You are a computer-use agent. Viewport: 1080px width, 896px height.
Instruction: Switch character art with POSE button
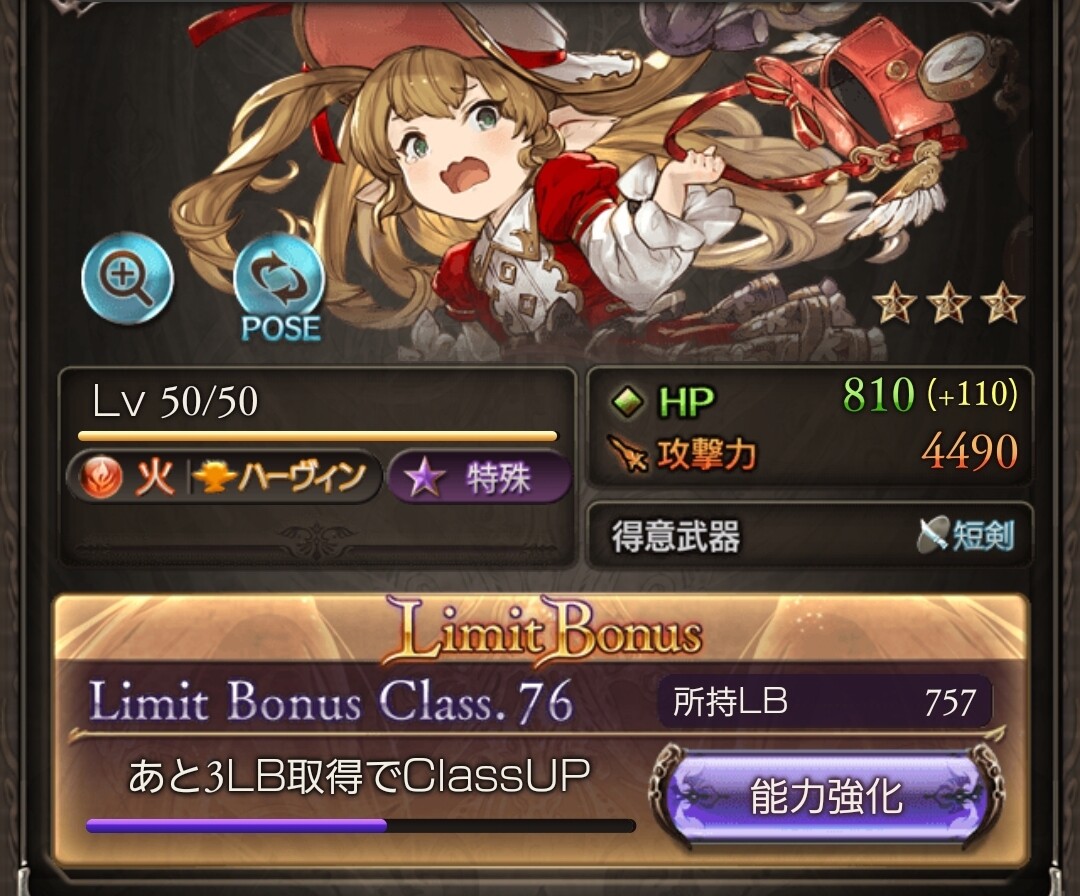pos(279,288)
